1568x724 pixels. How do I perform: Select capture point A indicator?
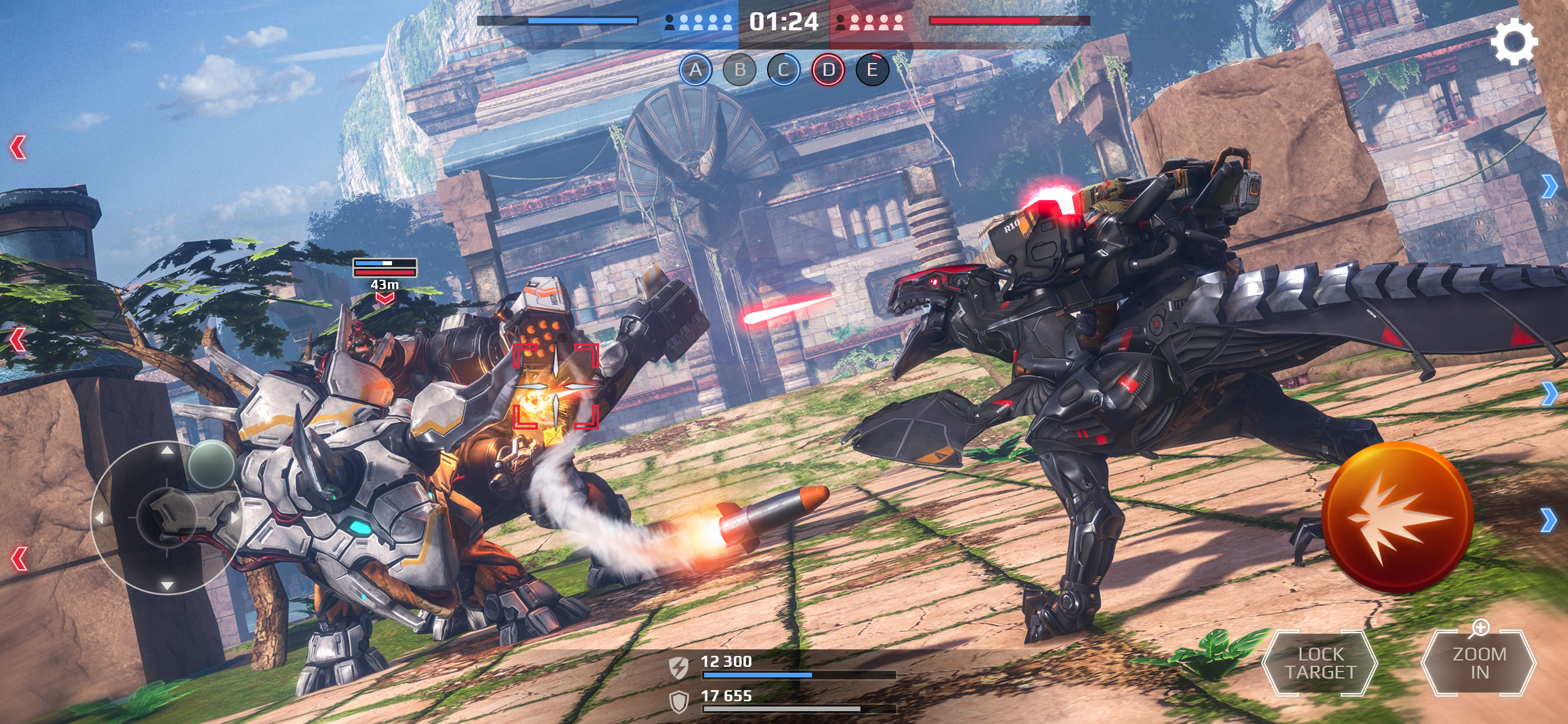tap(696, 70)
